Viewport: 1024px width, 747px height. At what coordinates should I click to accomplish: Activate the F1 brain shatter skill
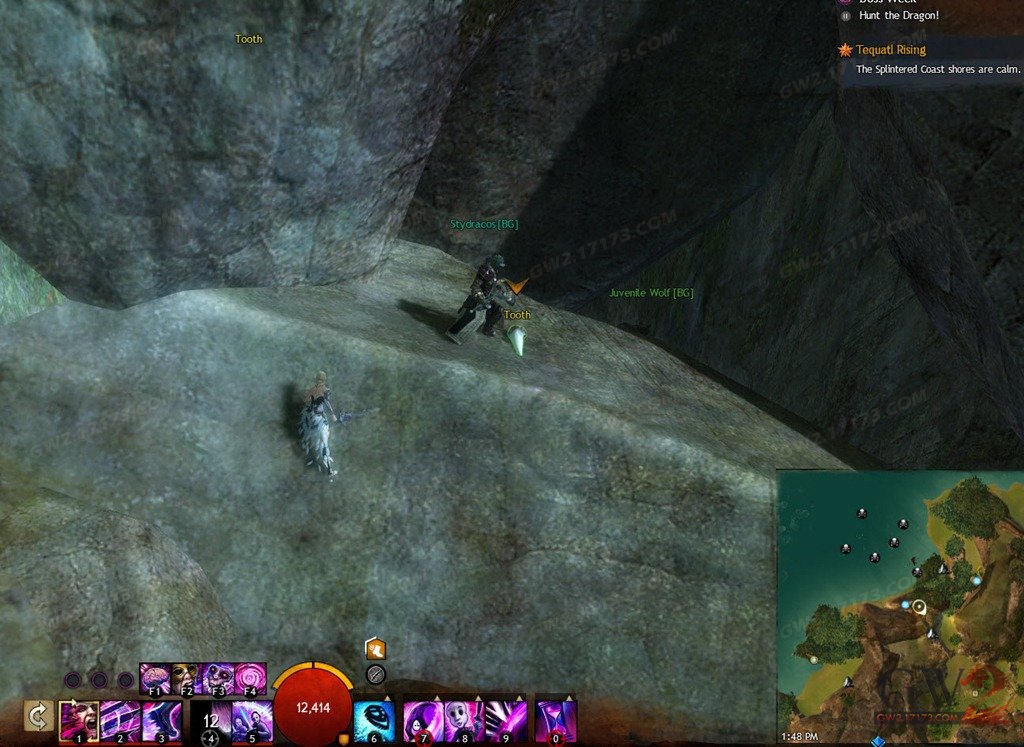click(x=155, y=678)
